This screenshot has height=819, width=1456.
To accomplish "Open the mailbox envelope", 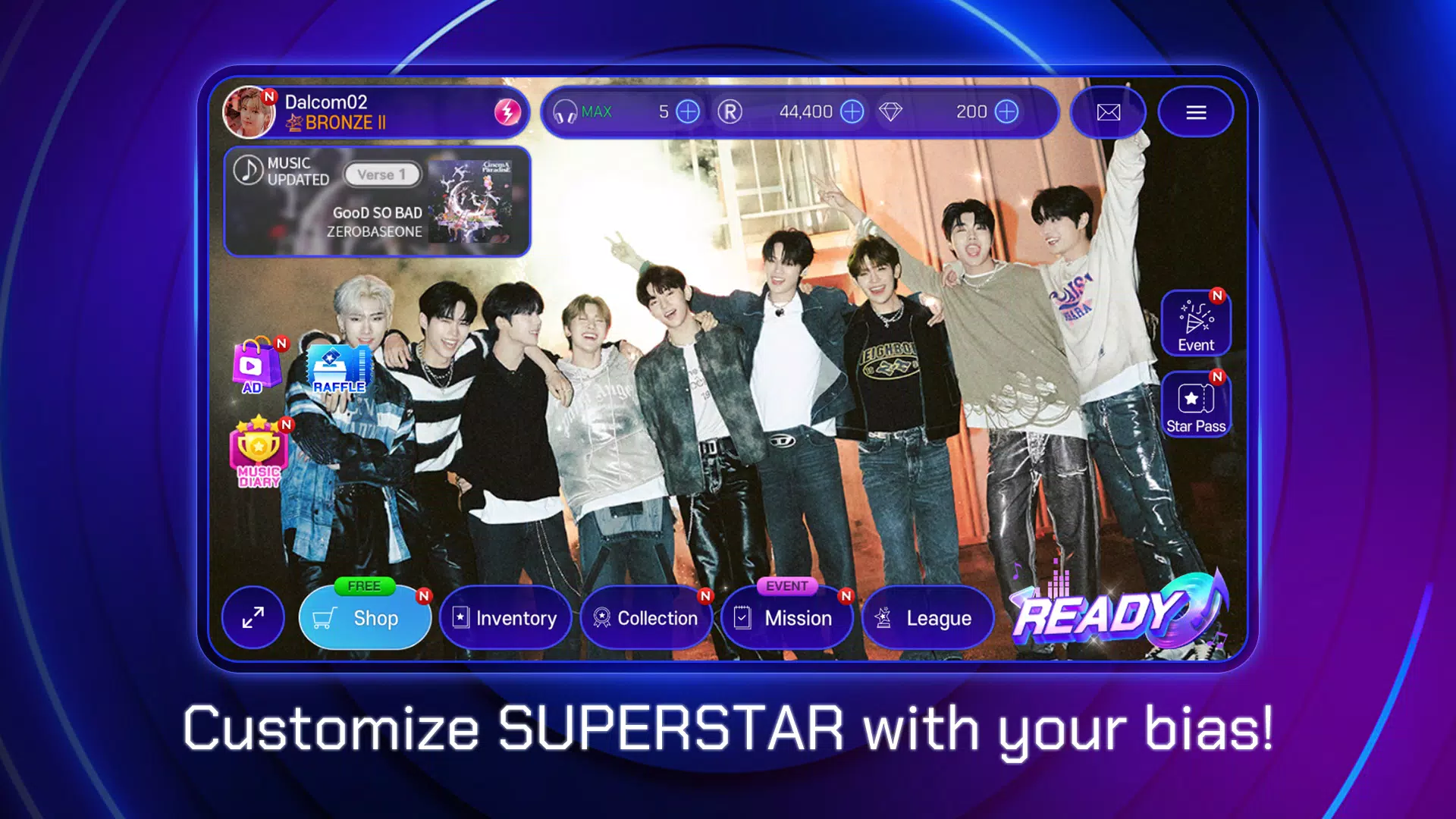I will [1108, 112].
